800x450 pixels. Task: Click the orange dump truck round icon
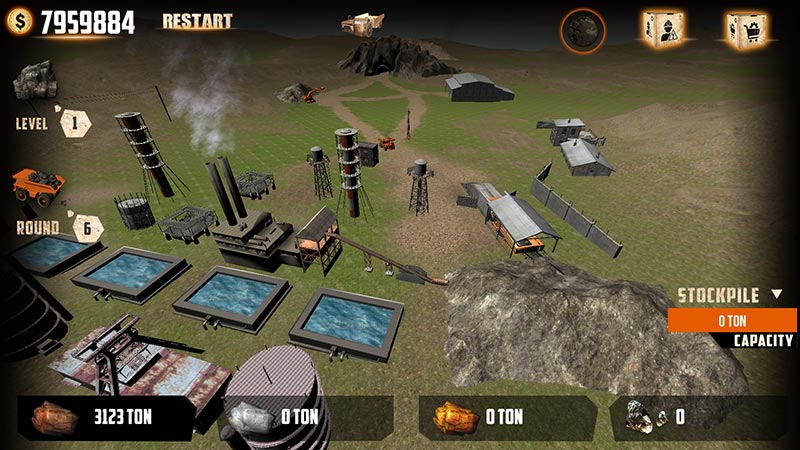[x=38, y=185]
